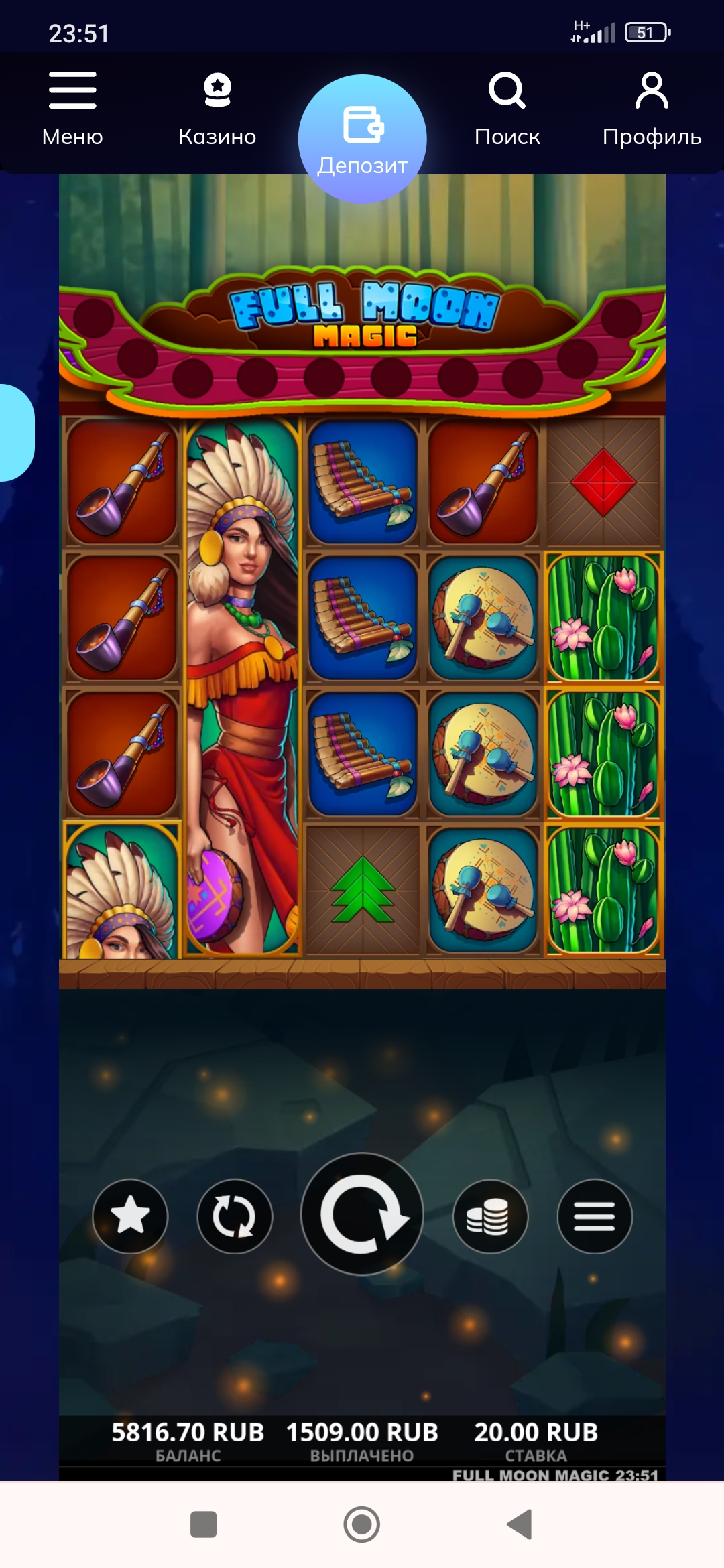Open the cyan side tab at left edge
The height and width of the screenshot is (1568, 724).
click(x=15, y=433)
